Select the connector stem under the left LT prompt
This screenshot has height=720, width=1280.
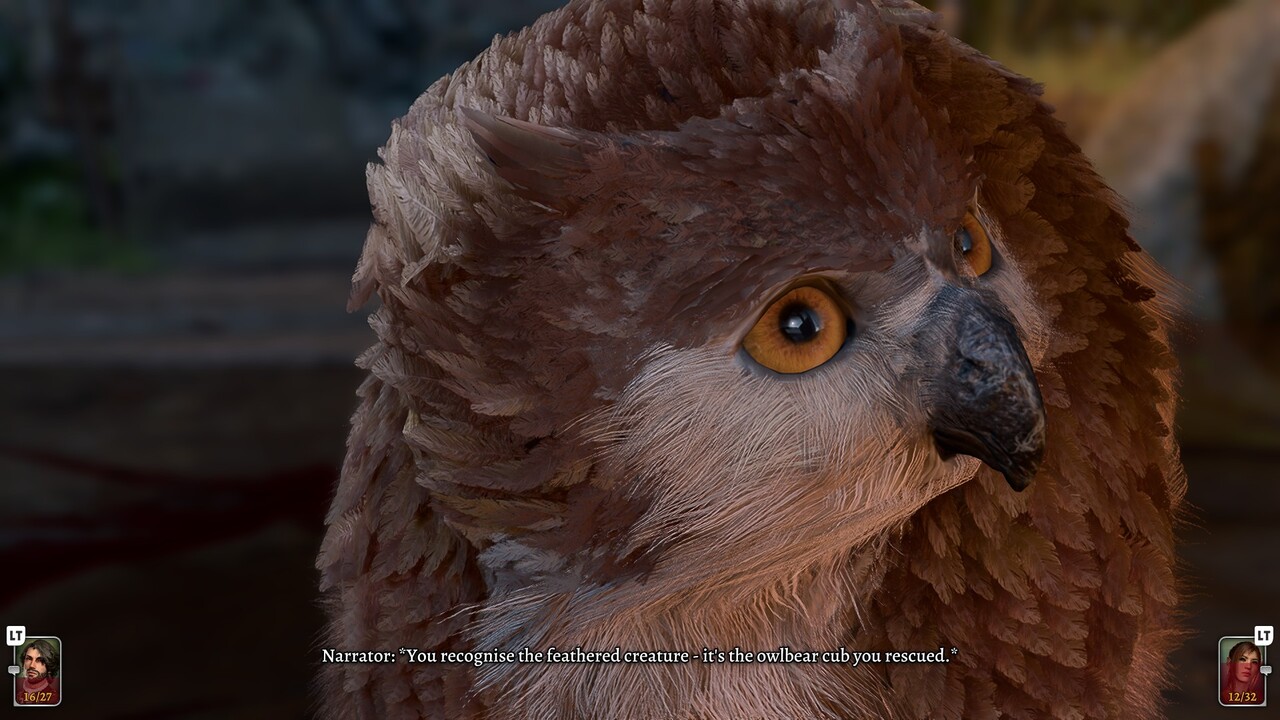pyautogui.click(x=17, y=657)
